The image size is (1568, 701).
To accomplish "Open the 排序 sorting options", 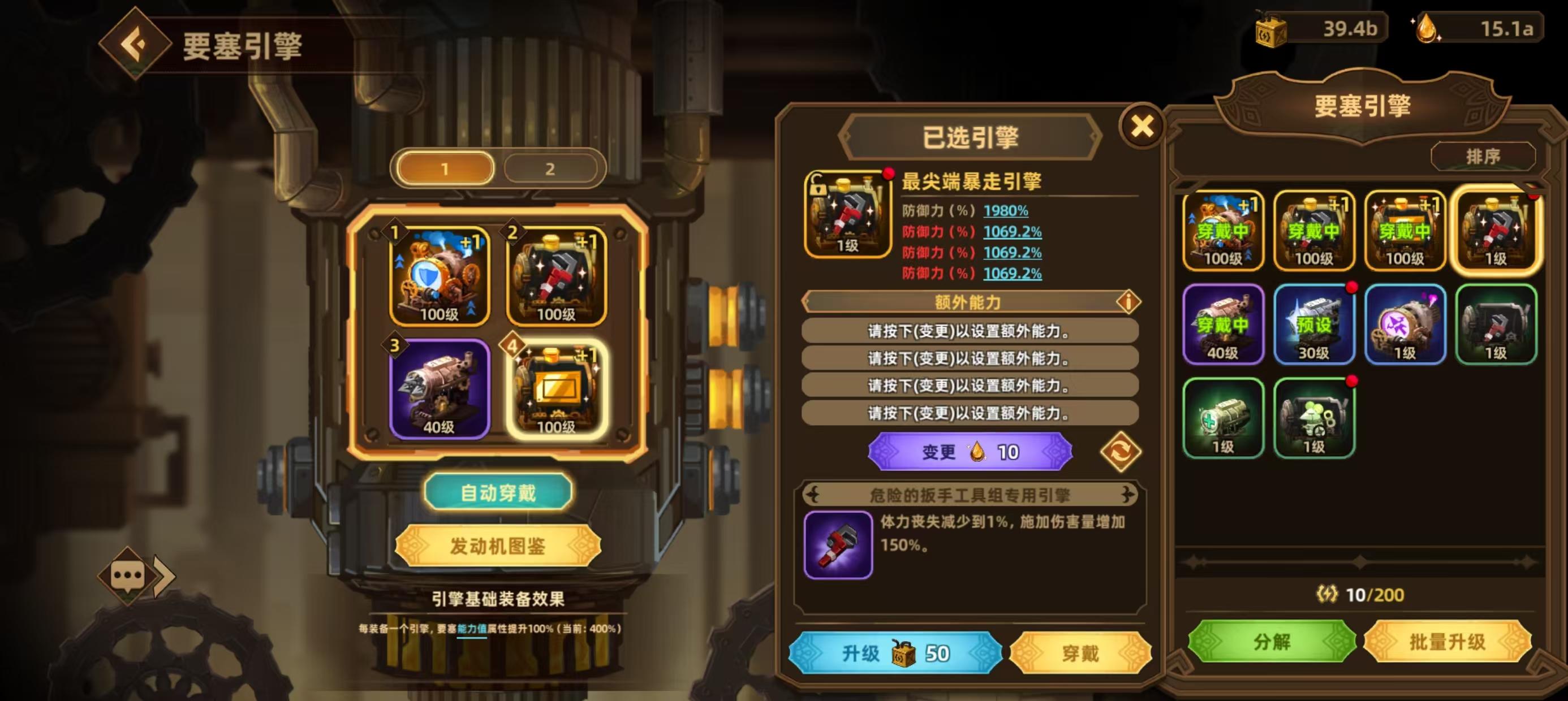I will click(x=1483, y=156).
